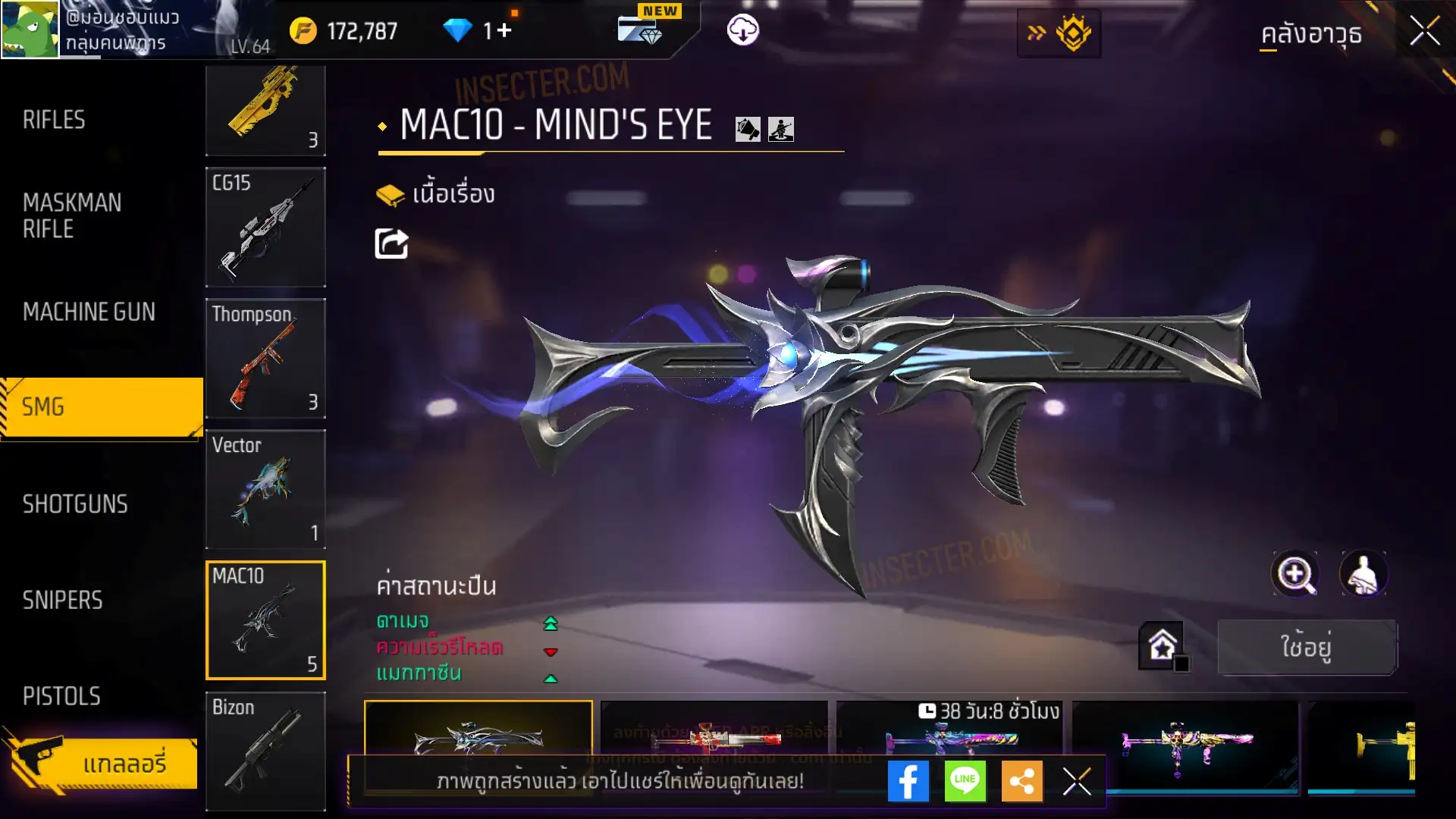Screen dimensions: 1456x819
Task: Open the MASKMAN RIFLE category
Action: pos(72,215)
